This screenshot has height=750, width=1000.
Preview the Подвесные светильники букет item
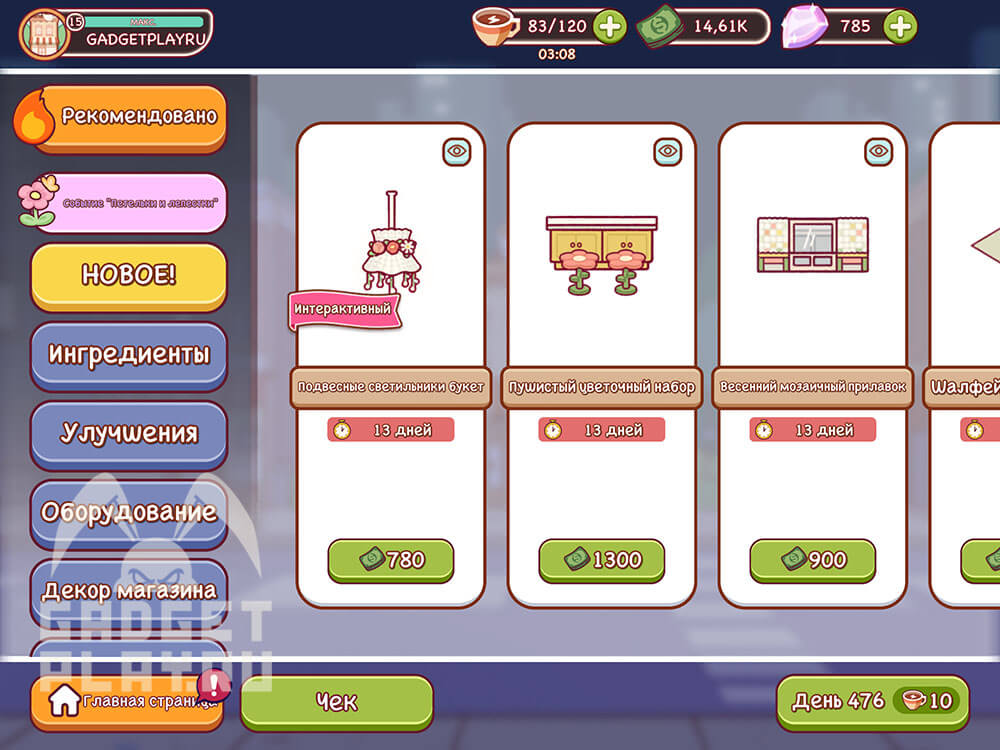point(457,151)
